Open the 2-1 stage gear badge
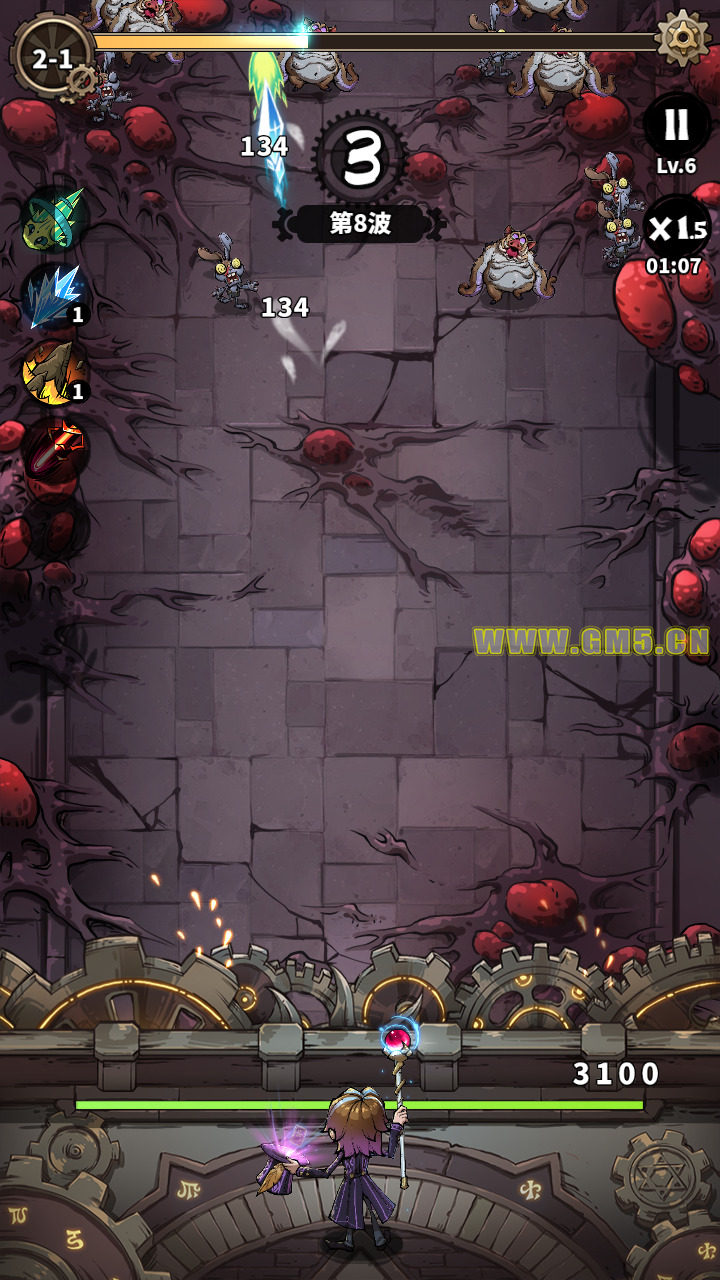Screen dimensions: 720x1280 pos(52,58)
